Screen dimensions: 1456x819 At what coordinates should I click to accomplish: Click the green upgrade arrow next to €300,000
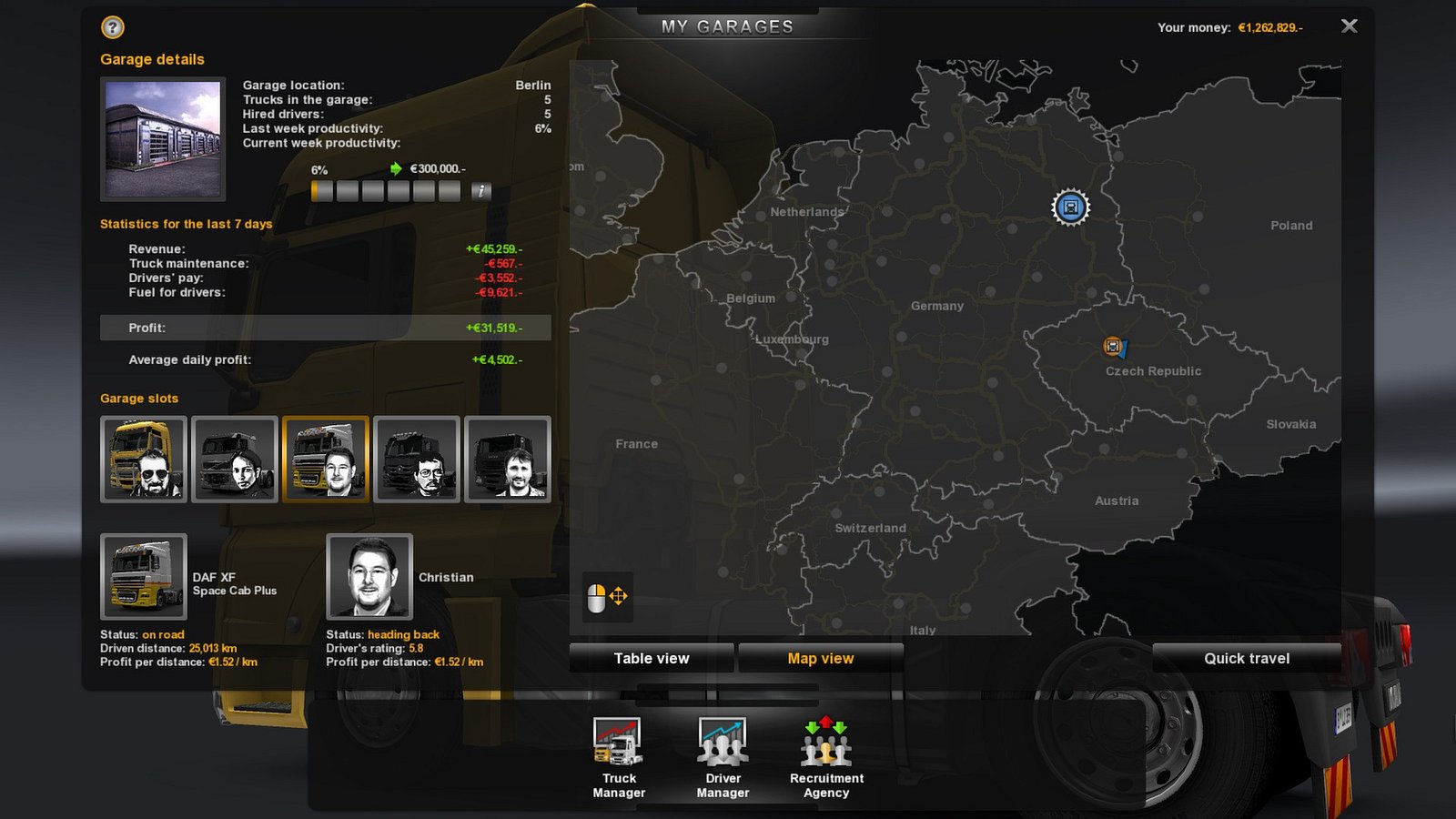coord(395,168)
